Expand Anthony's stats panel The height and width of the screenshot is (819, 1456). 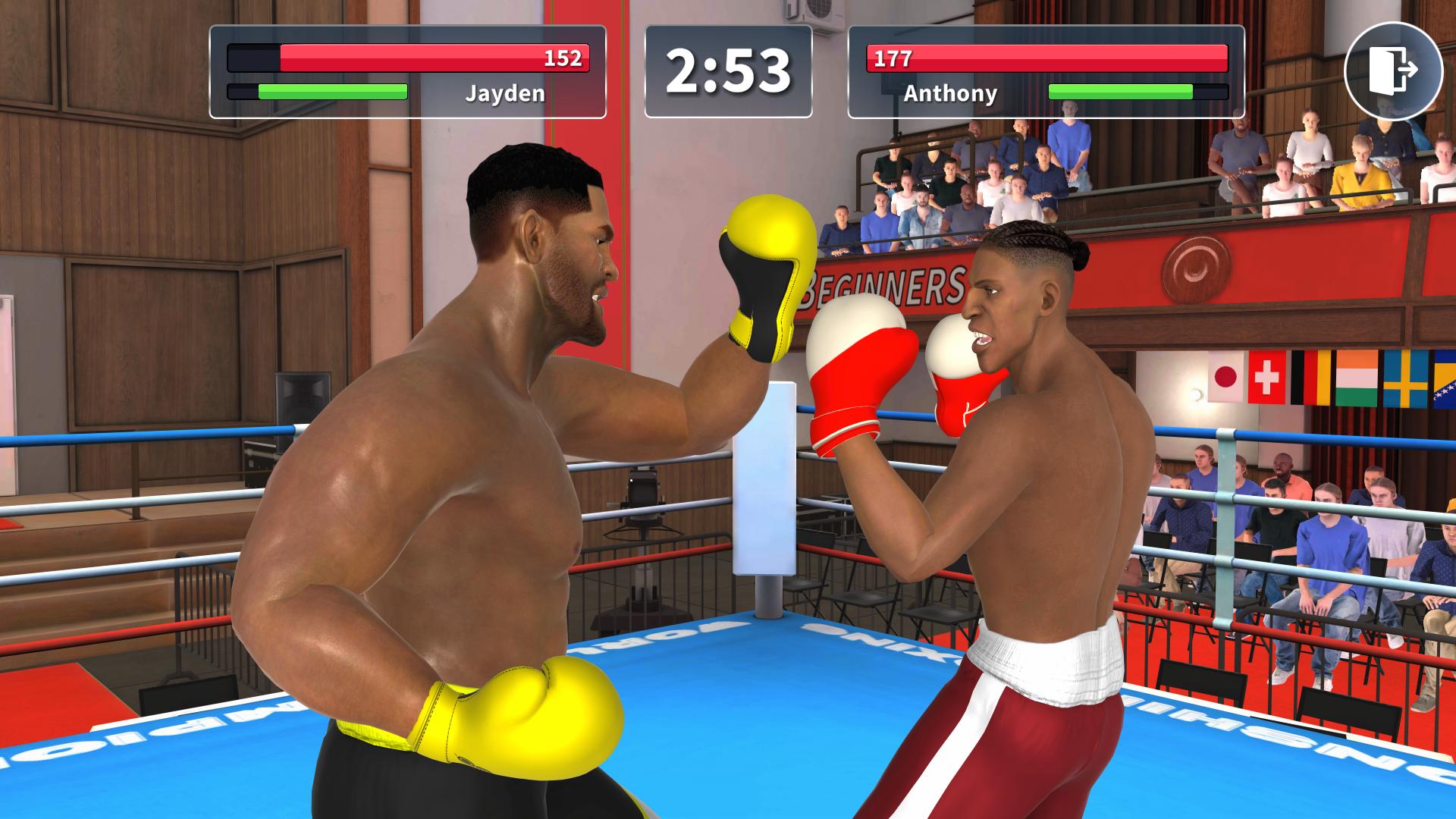pyautogui.click(x=1049, y=74)
